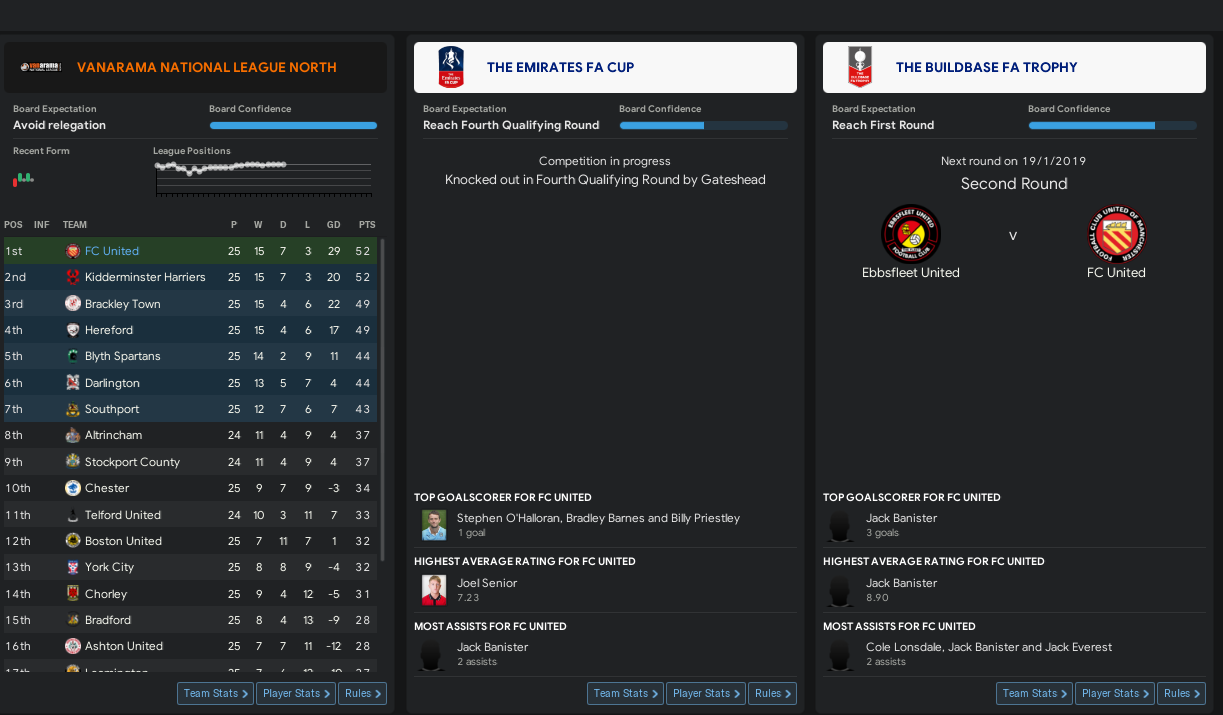Select Kidderminster Harriers in the league table
This screenshot has width=1223, height=715.
tap(145, 277)
